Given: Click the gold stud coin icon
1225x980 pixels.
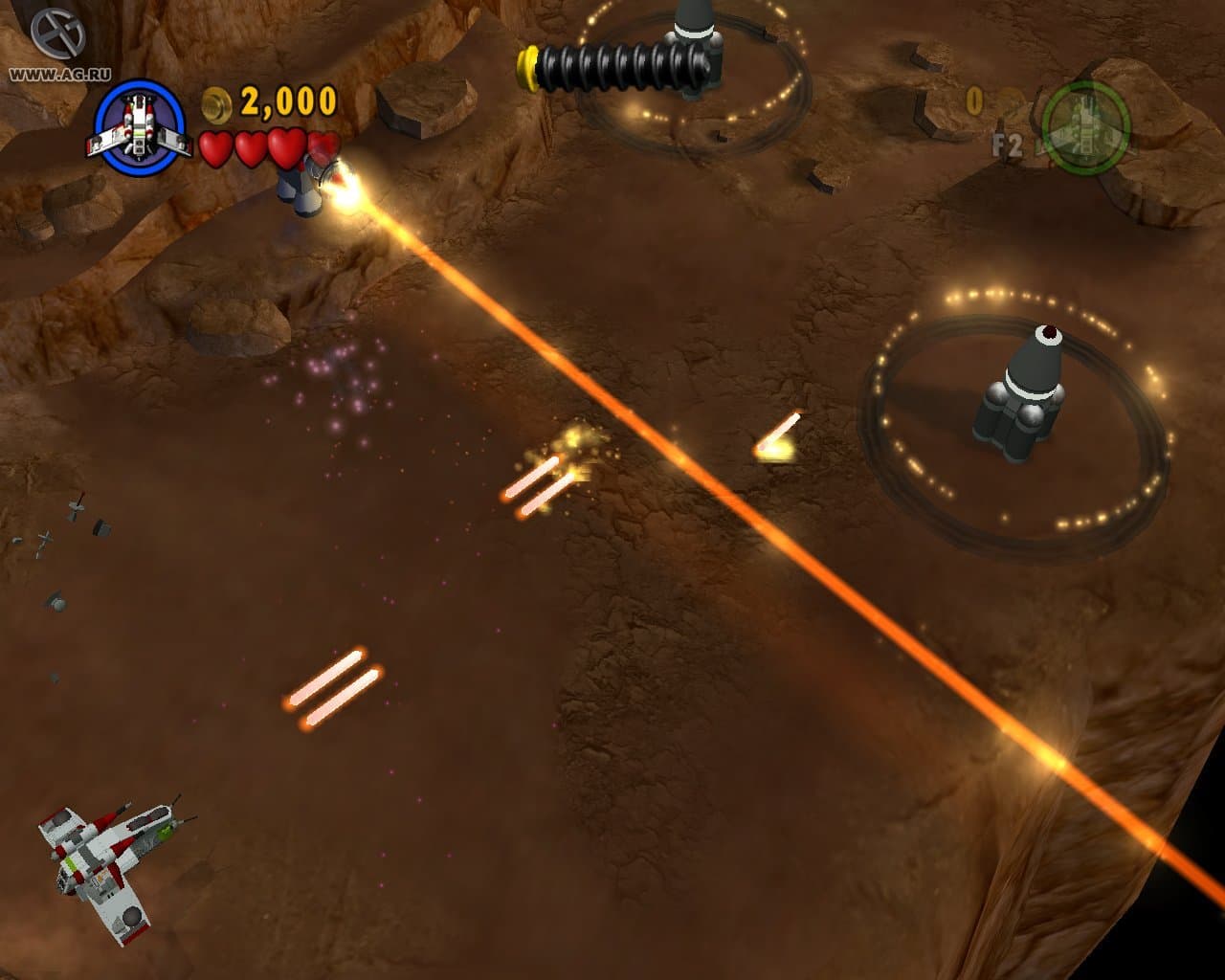Looking at the screenshot, I should (215, 105).
